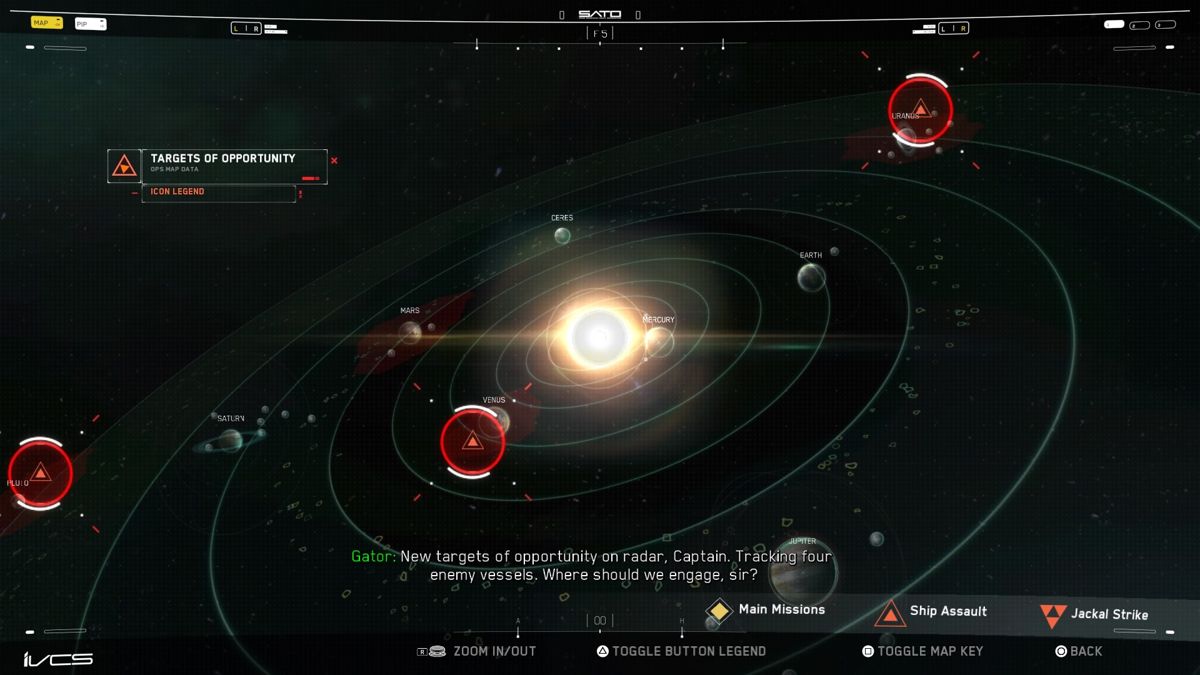Select Jupiter on the ops map
The width and height of the screenshot is (1200, 675).
point(801,570)
